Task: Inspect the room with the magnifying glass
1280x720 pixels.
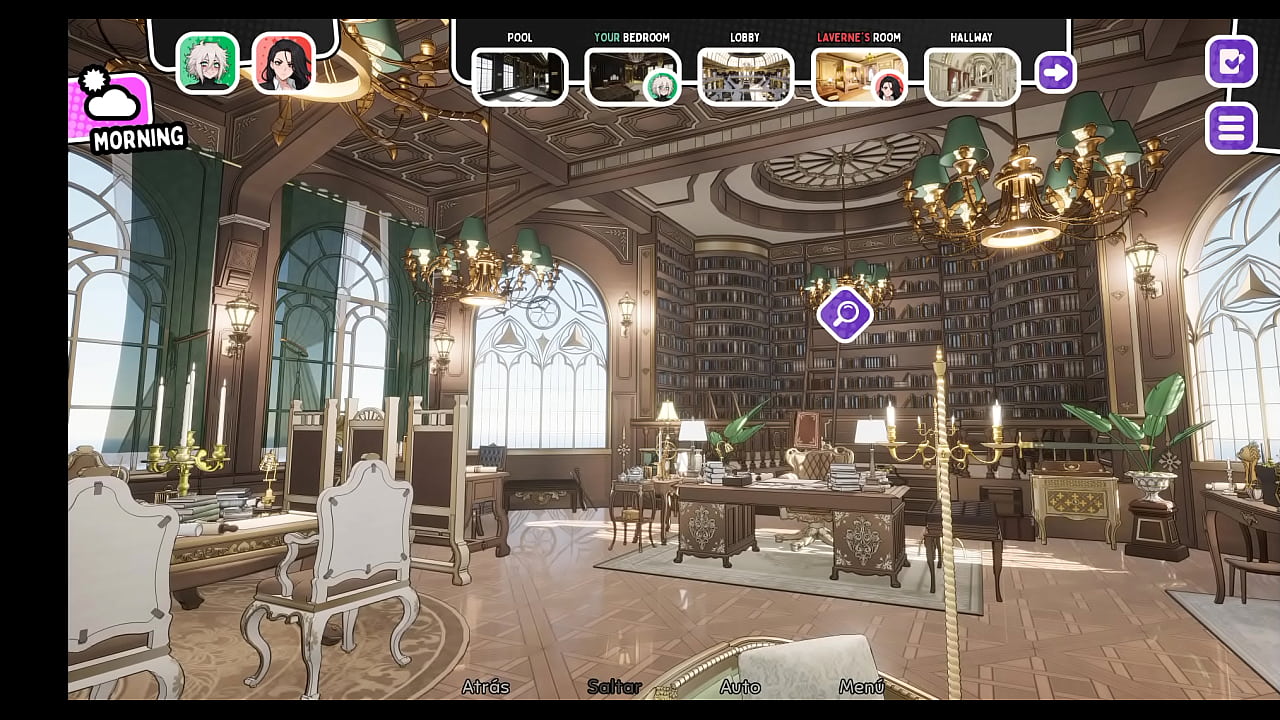Action: point(845,314)
